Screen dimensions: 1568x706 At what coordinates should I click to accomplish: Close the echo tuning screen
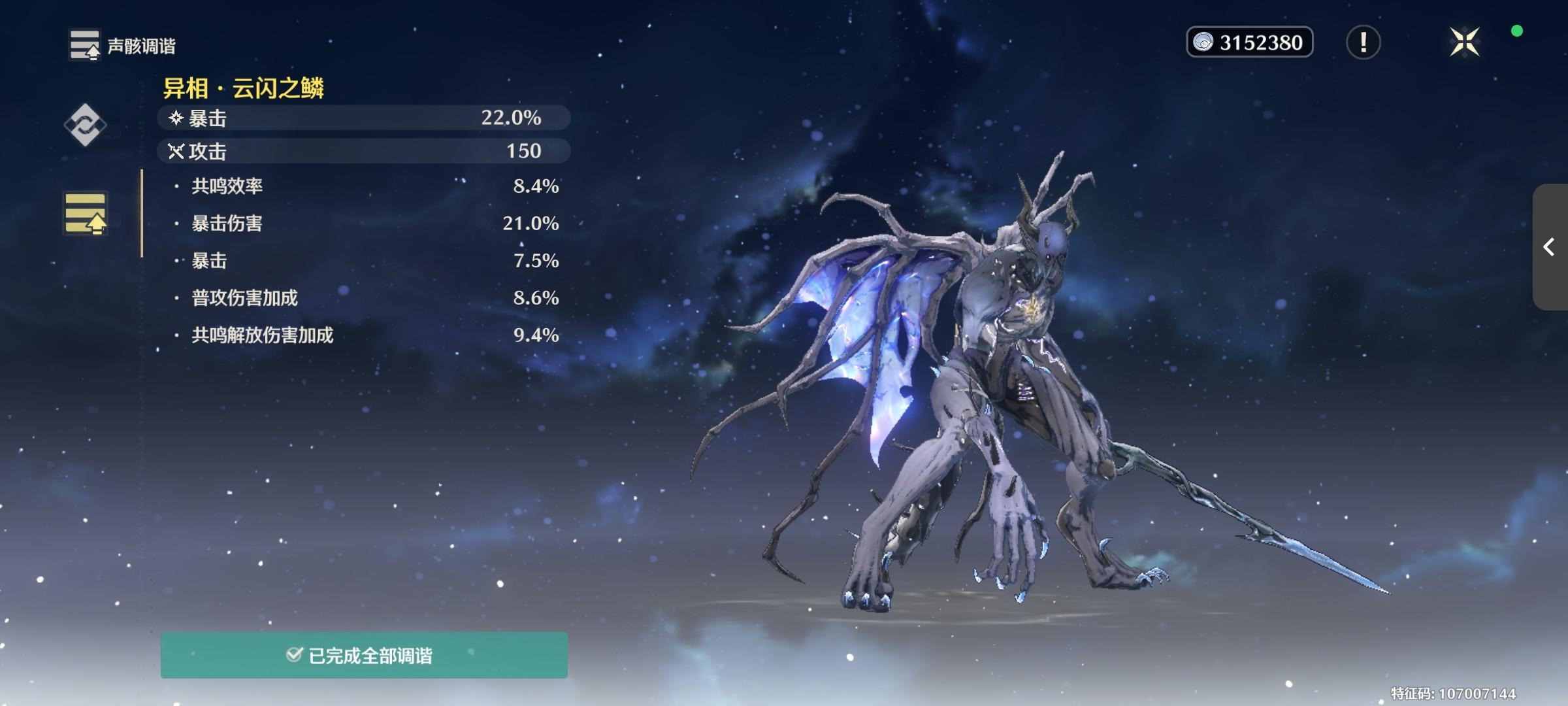tap(1464, 42)
